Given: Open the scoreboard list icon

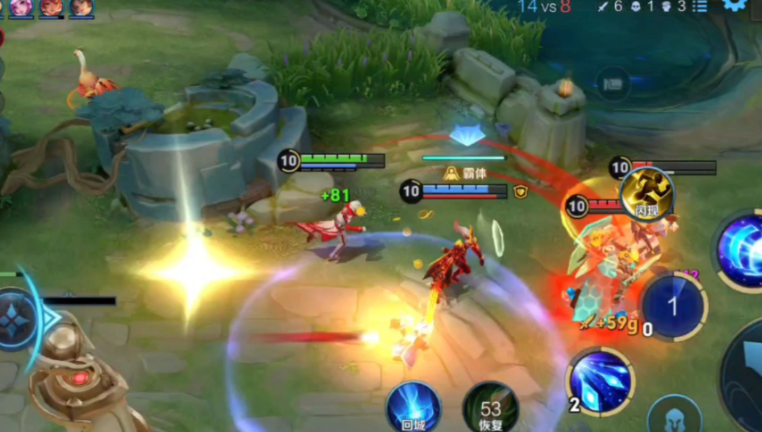Looking at the screenshot, I should [700, 7].
